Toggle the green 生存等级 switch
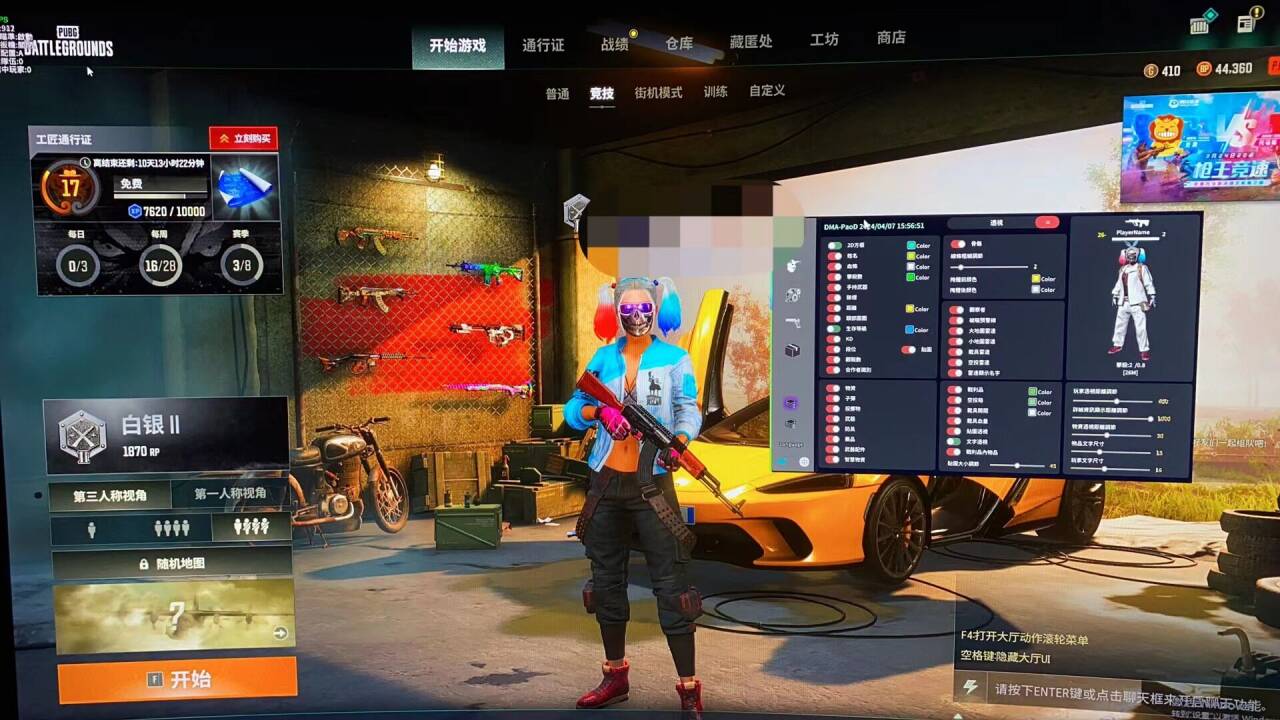This screenshot has width=1280, height=720. click(835, 330)
